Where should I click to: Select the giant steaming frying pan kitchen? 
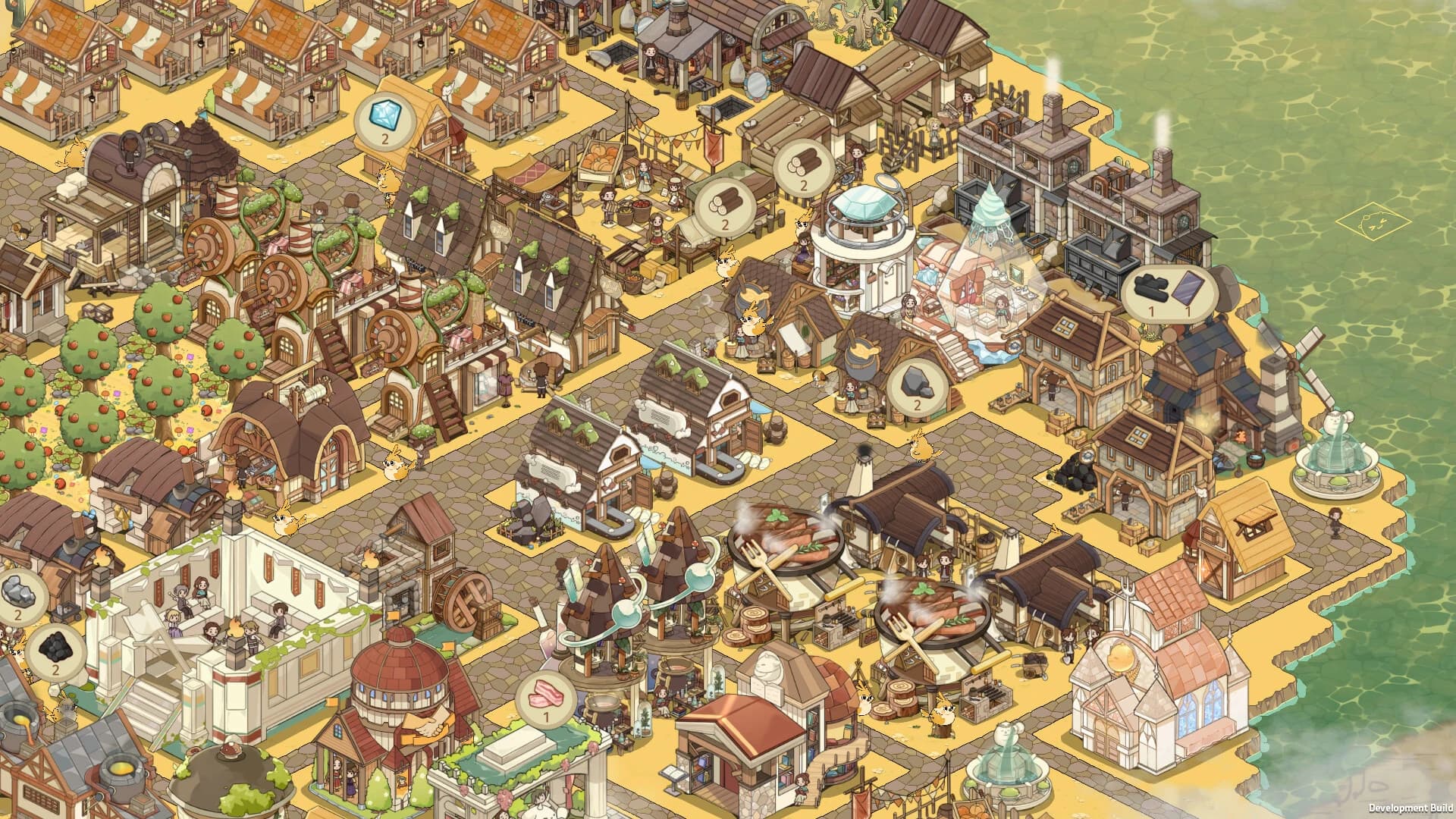click(789, 538)
